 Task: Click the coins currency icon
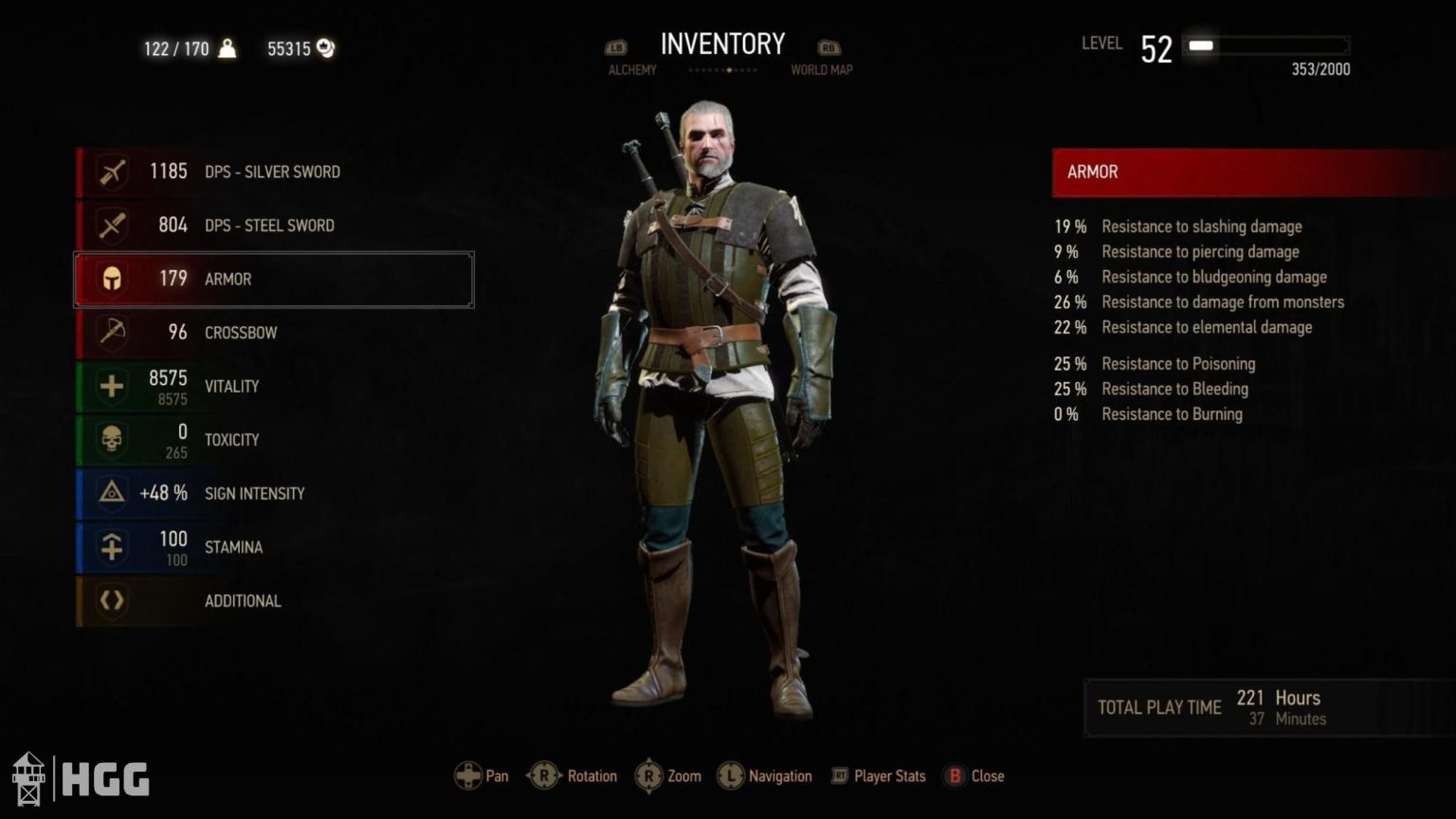[326, 47]
